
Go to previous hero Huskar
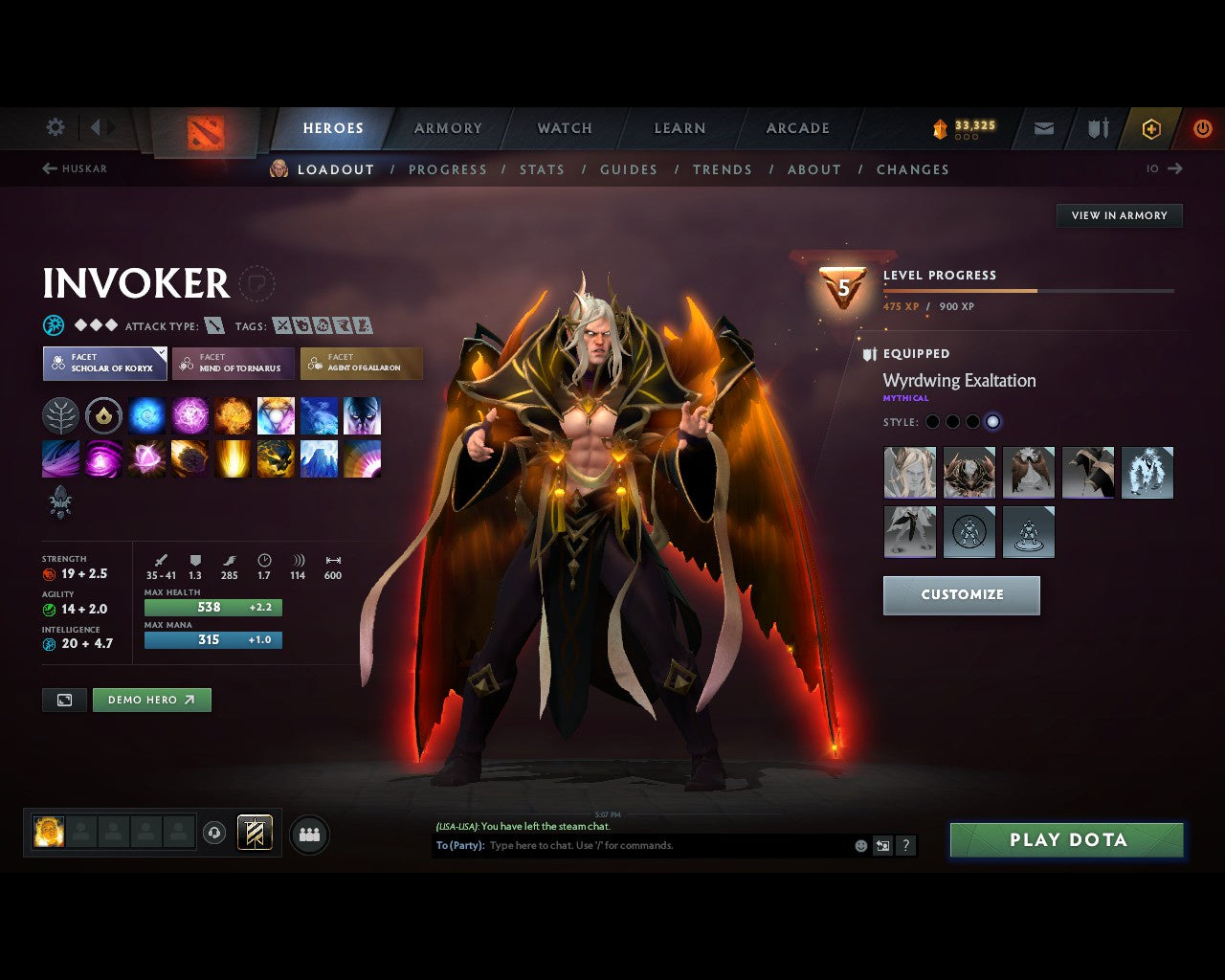point(75,168)
